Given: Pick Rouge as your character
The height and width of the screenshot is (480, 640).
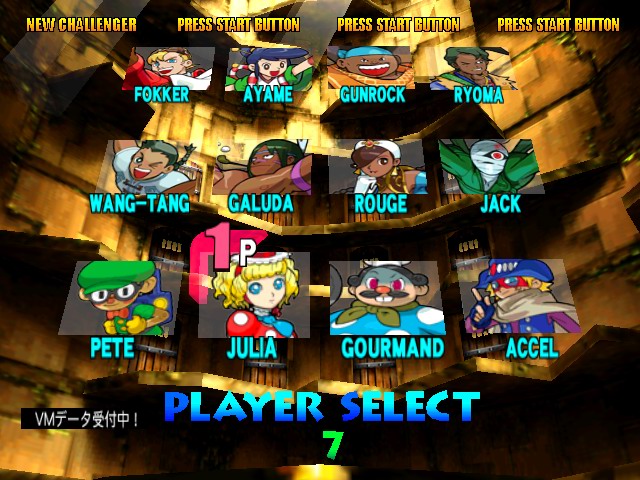Looking at the screenshot, I should [379, 168].
